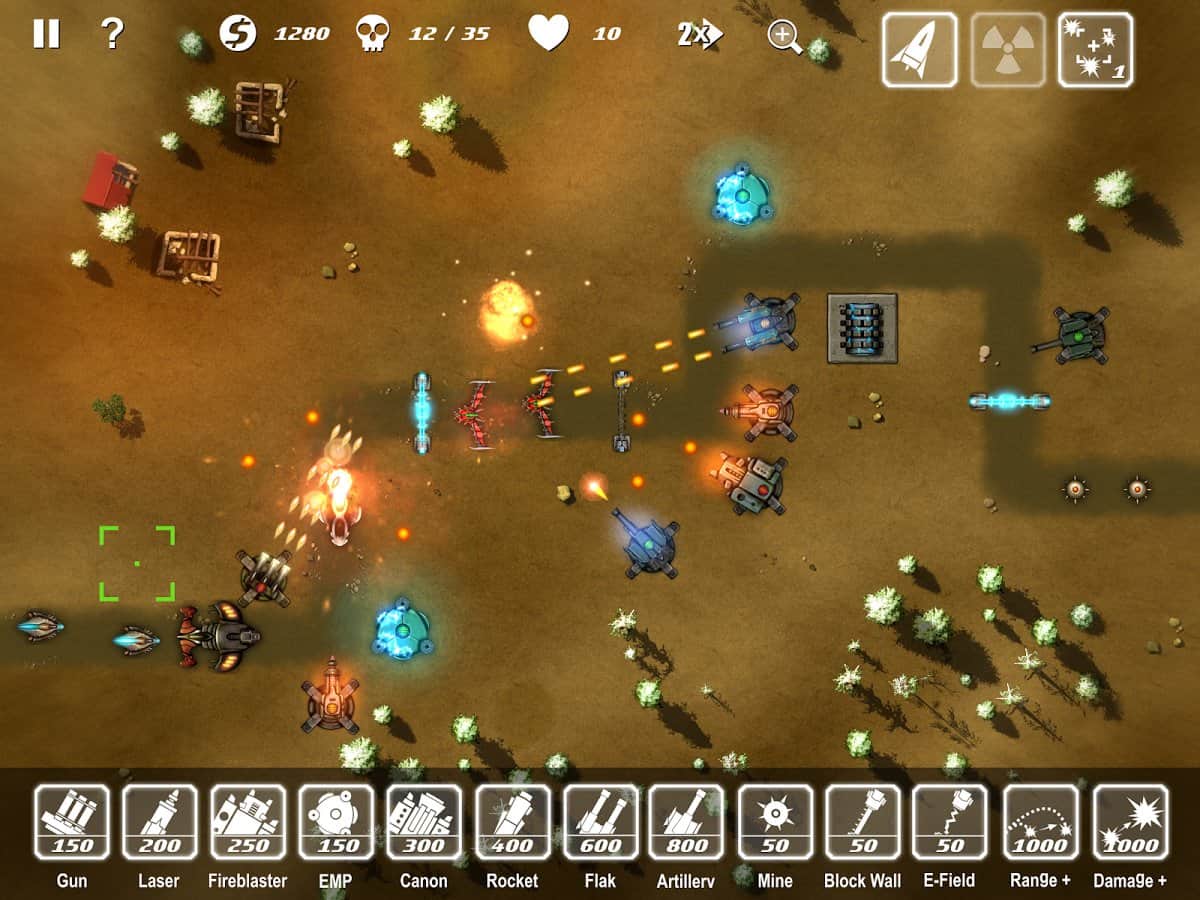Choose the Block Wall item
1200x900 pixels.
[863, 822]
